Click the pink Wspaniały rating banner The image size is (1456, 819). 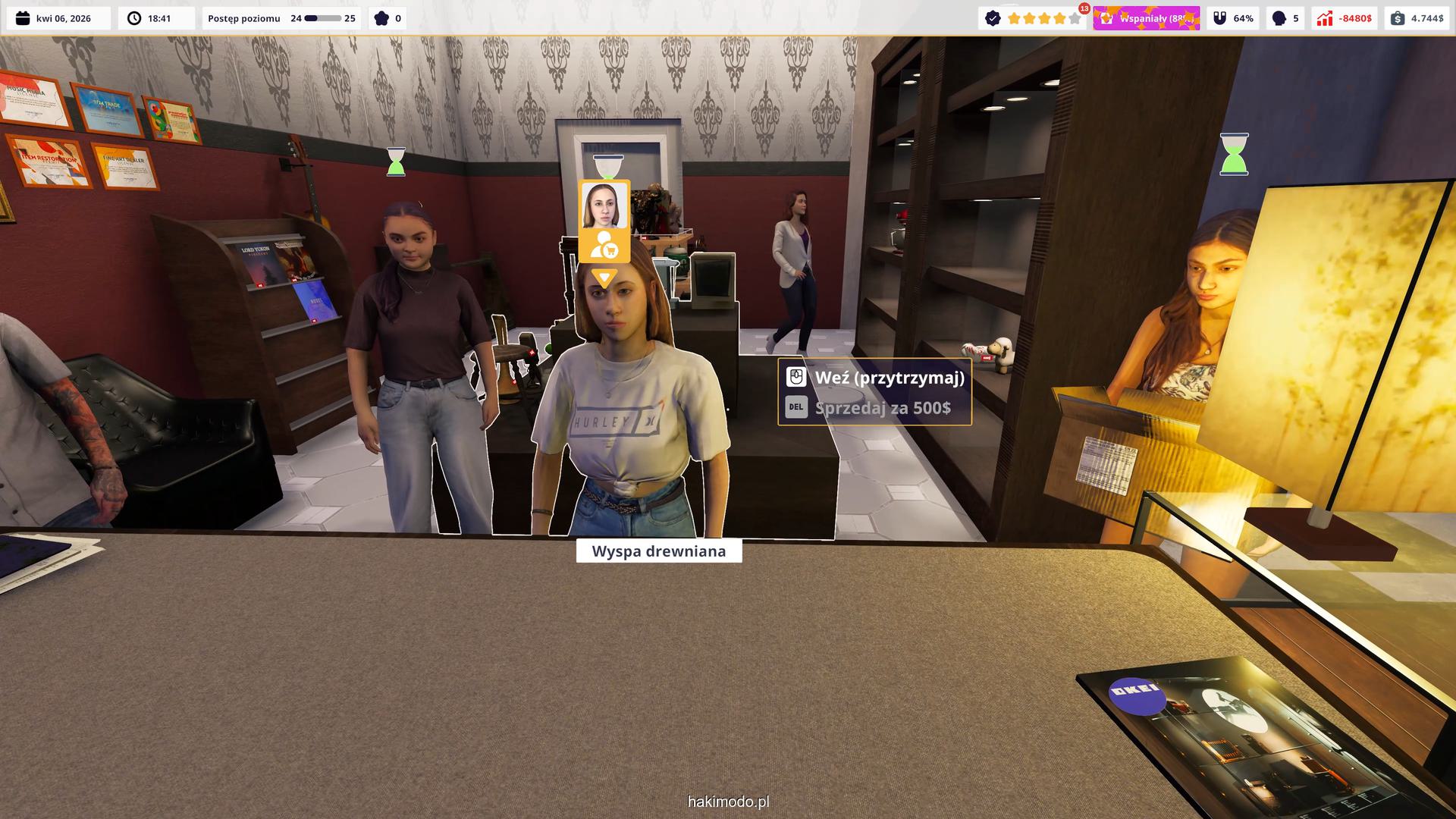pyautogui.click(x=1146, y=18)
